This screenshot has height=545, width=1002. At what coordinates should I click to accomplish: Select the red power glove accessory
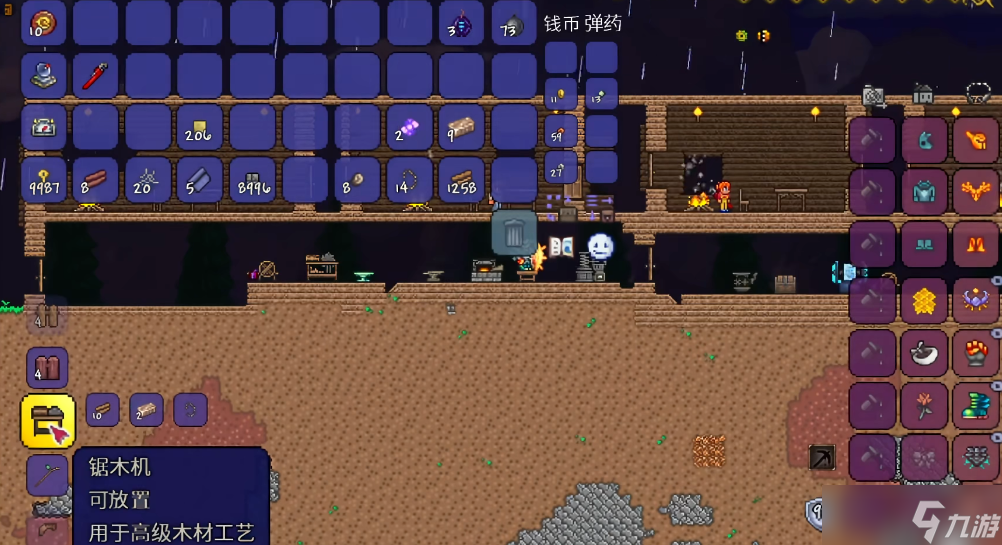point(976,352)
